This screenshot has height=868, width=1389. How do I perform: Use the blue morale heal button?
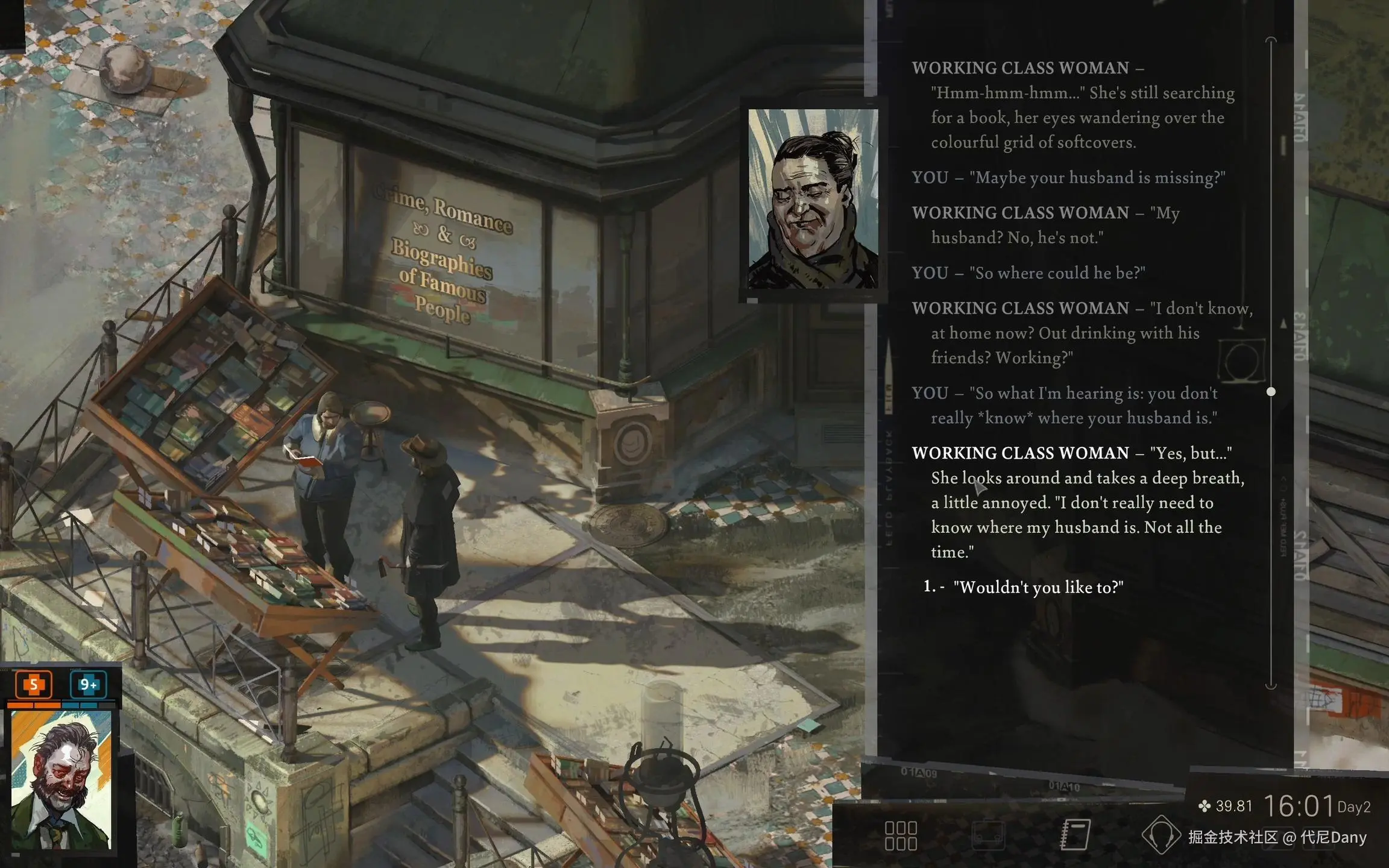pos(88,684)
